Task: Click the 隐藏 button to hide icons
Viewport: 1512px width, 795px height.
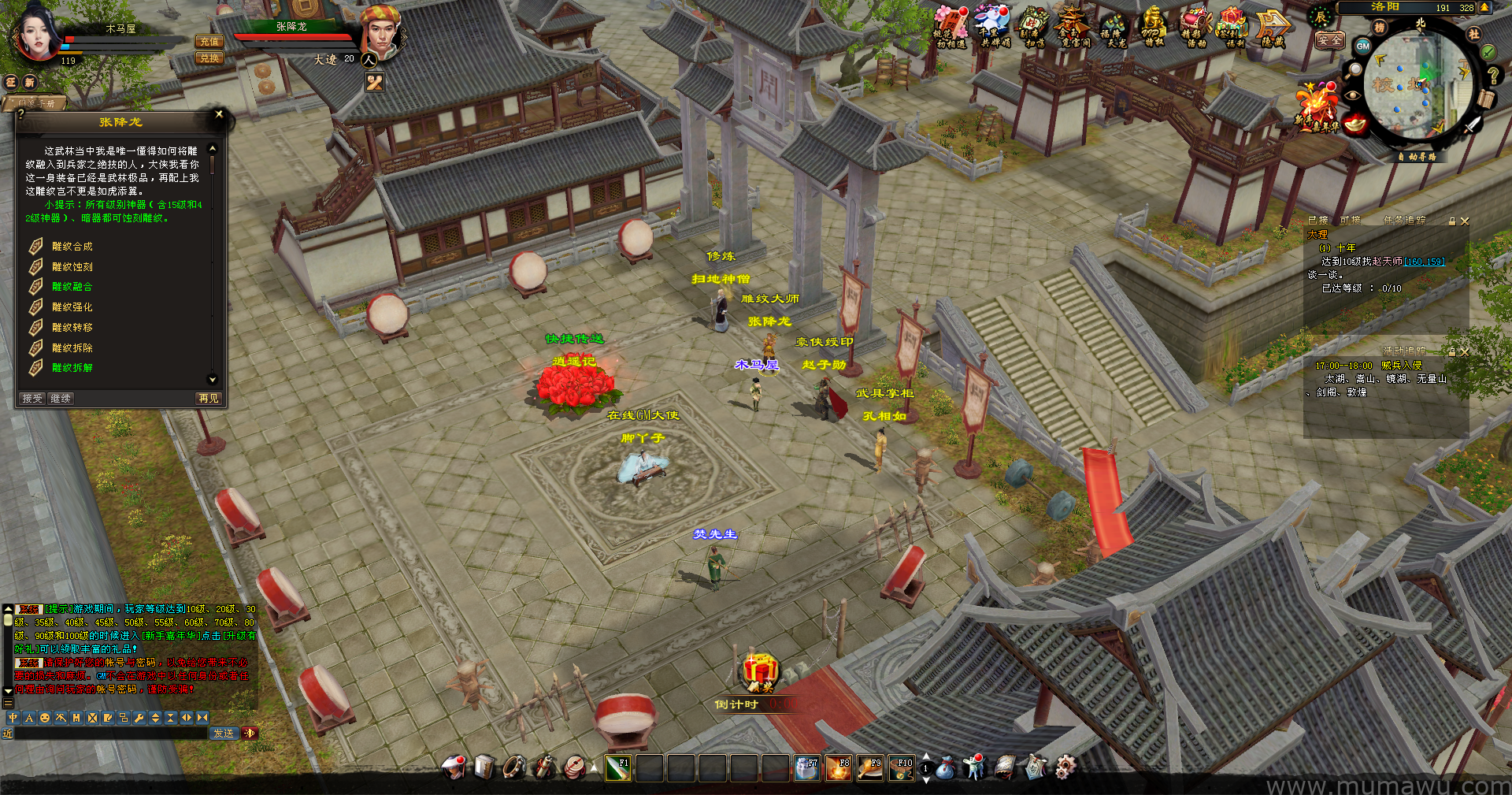Action: pyautogui.click(x=1273, y=28)
